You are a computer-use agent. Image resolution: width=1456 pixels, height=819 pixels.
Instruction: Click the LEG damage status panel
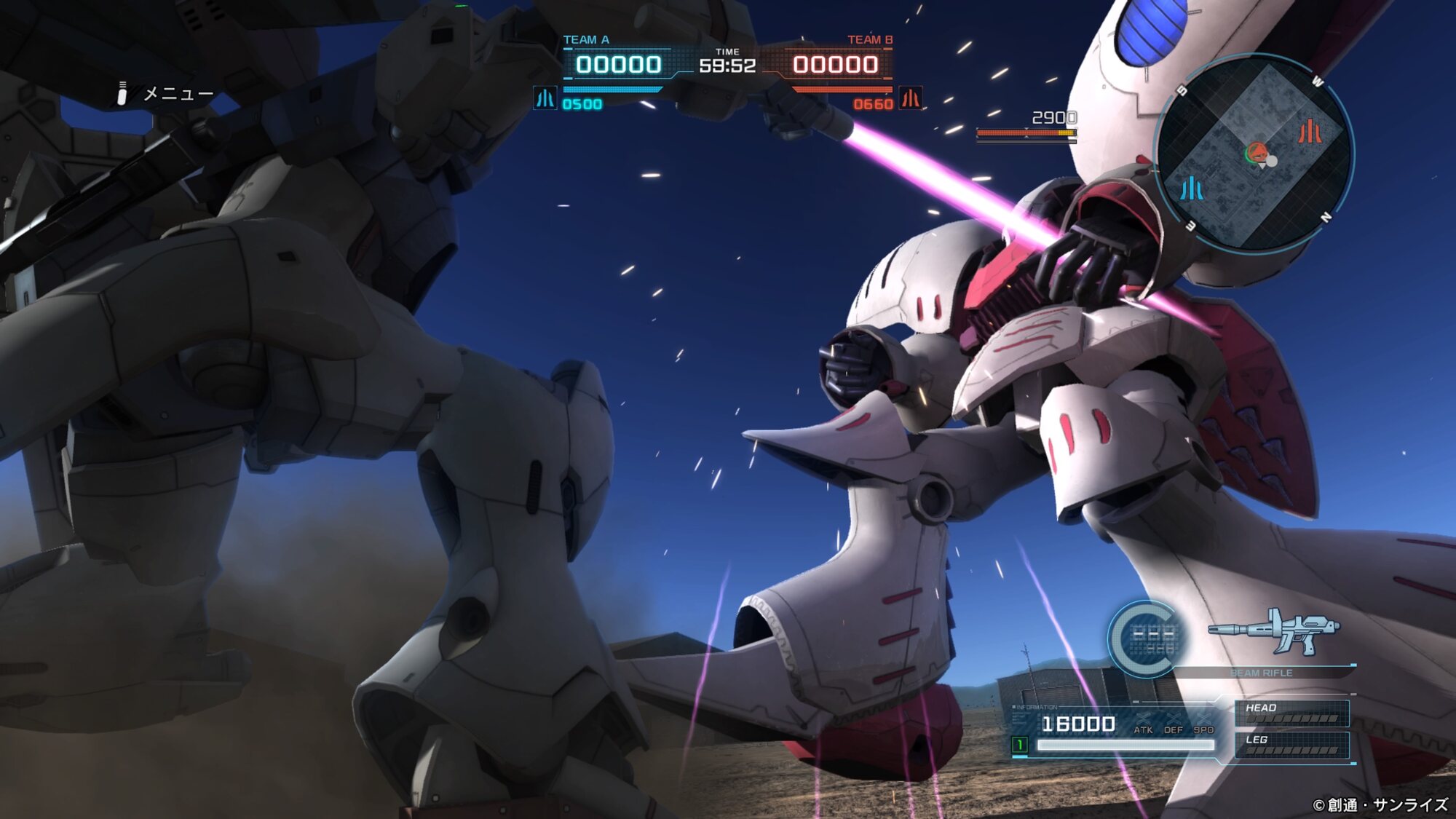point(1291,745)
